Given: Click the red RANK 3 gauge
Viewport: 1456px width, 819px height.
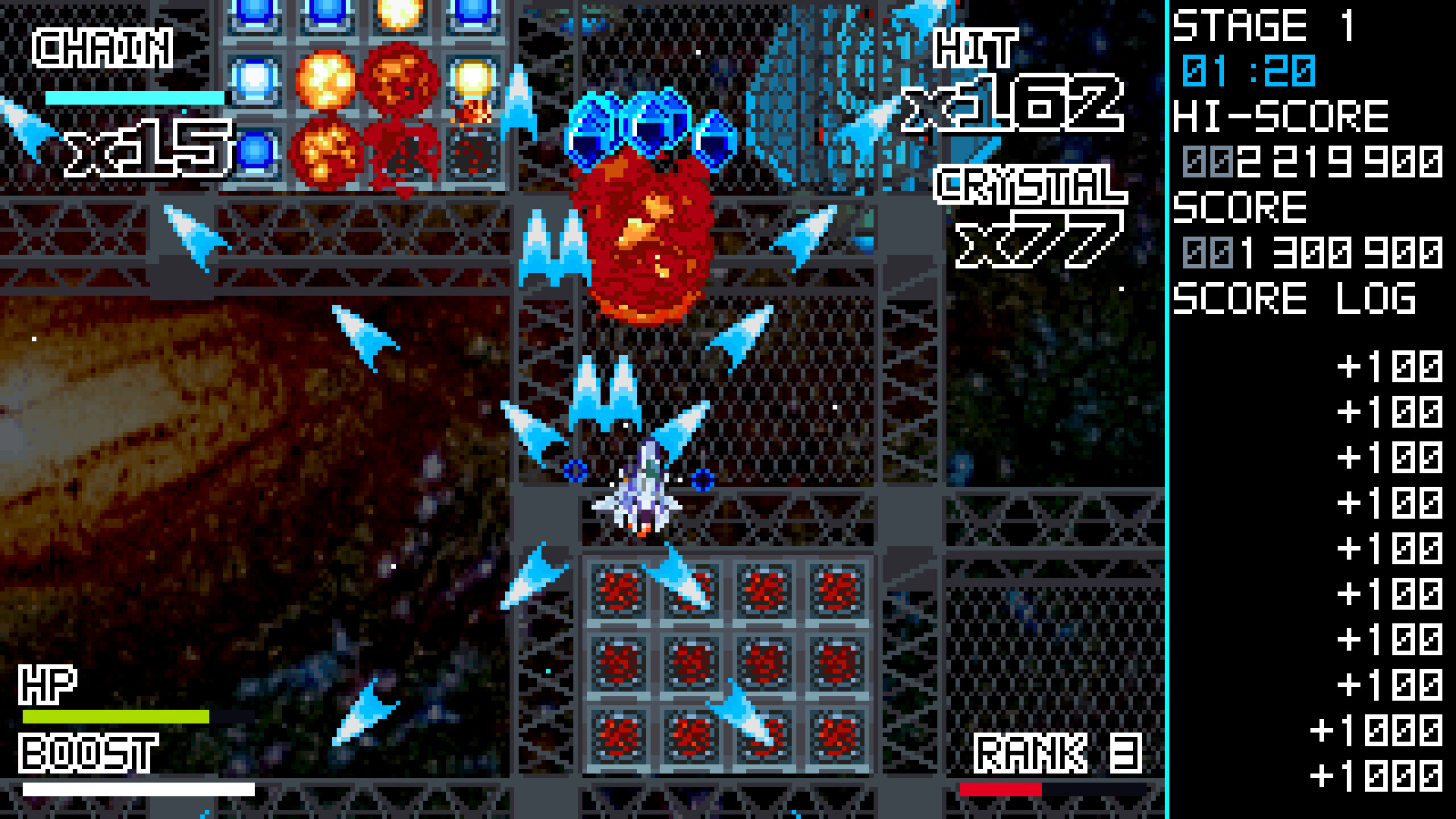Looking at the screenshot, I should coord(1001,789).
